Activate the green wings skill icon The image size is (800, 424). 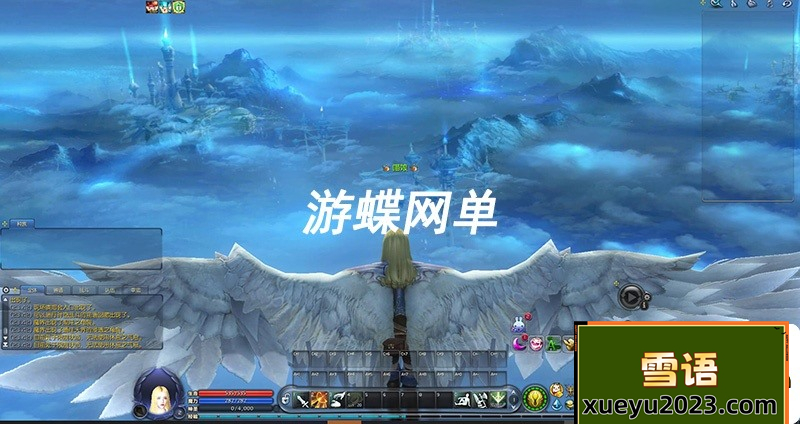(x=497, y=400)
